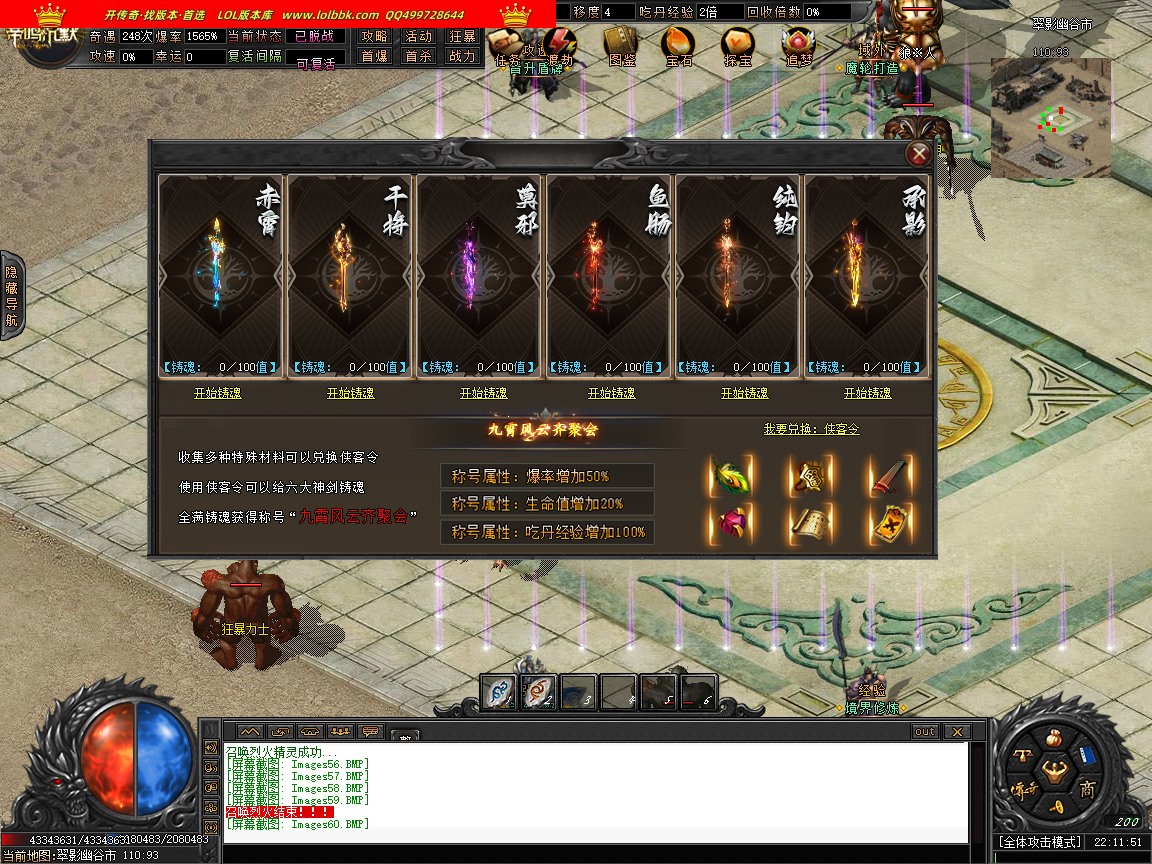Viewport: 1152px width, 864px height.
Task: Open the 图鉴 codex icon
Action: coord(622,45)
